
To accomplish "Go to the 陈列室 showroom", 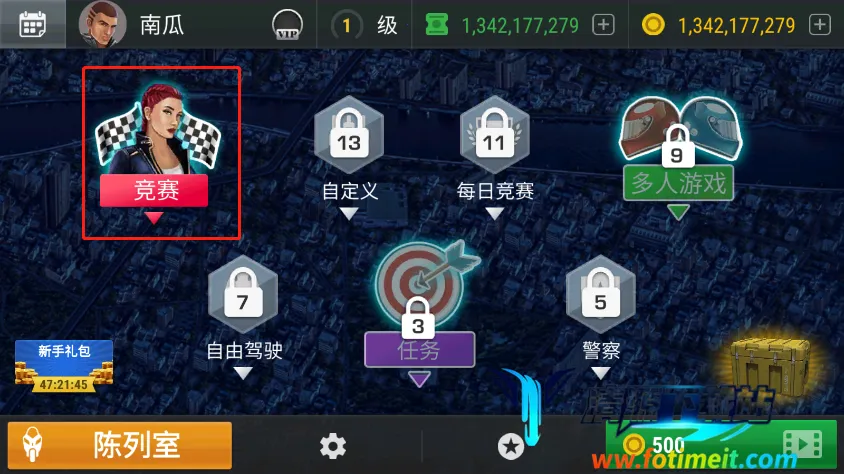I will pos(119,445).
